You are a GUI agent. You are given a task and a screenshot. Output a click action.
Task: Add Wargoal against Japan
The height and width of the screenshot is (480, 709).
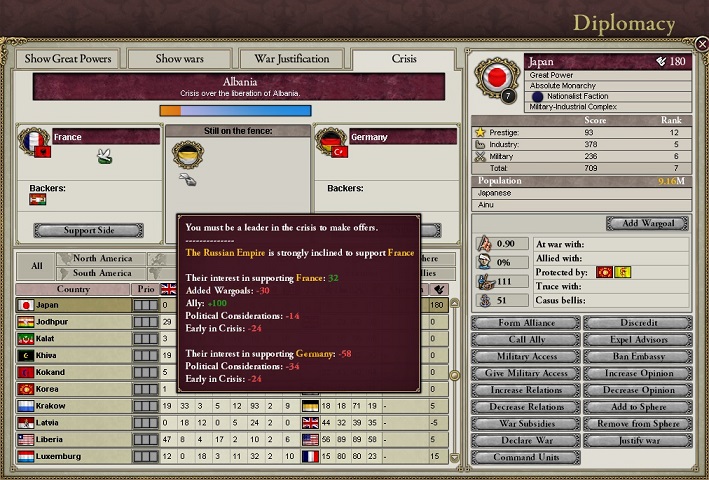647,223
